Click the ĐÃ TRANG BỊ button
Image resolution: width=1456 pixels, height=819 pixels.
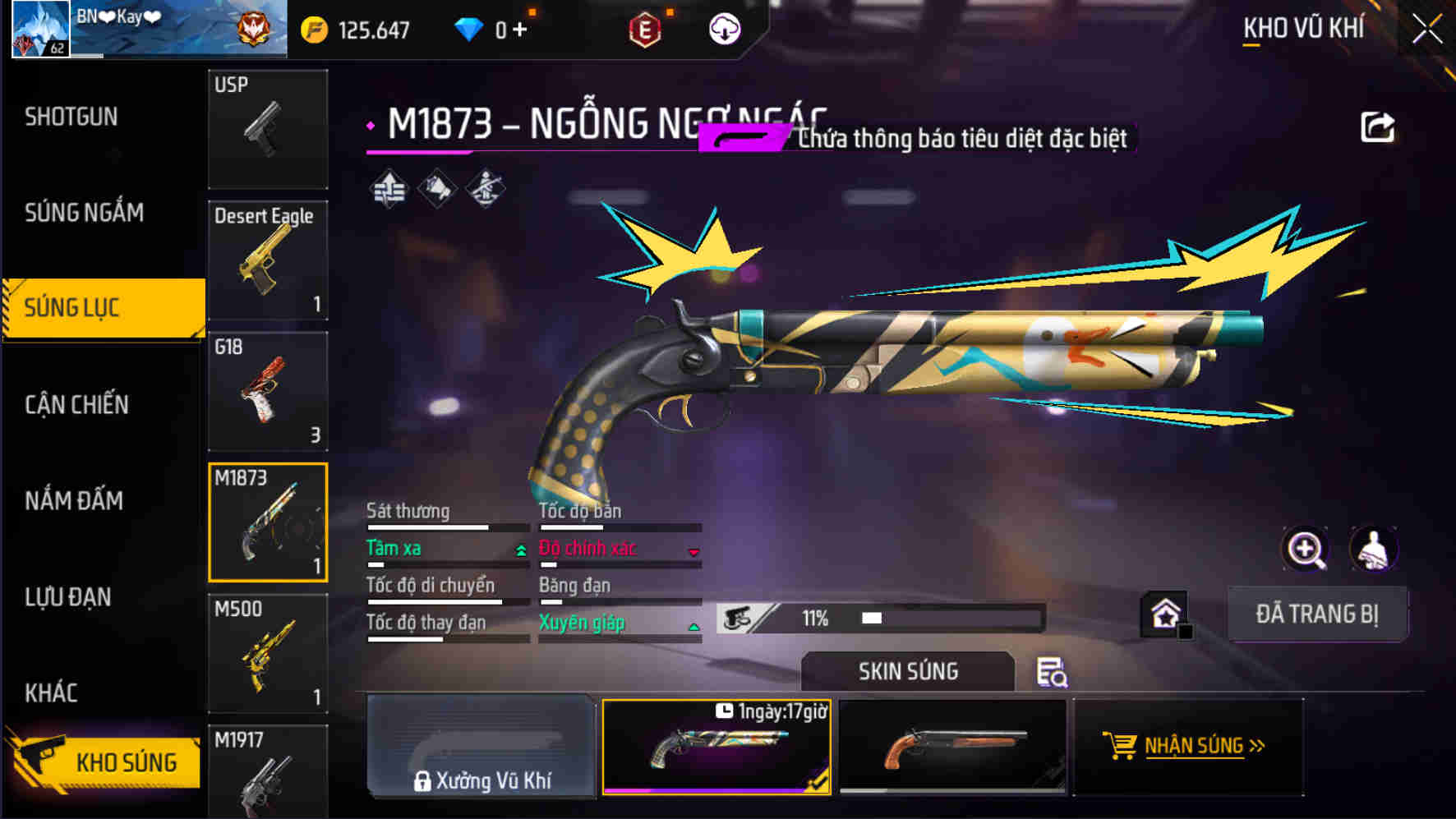coord(1318,614)
